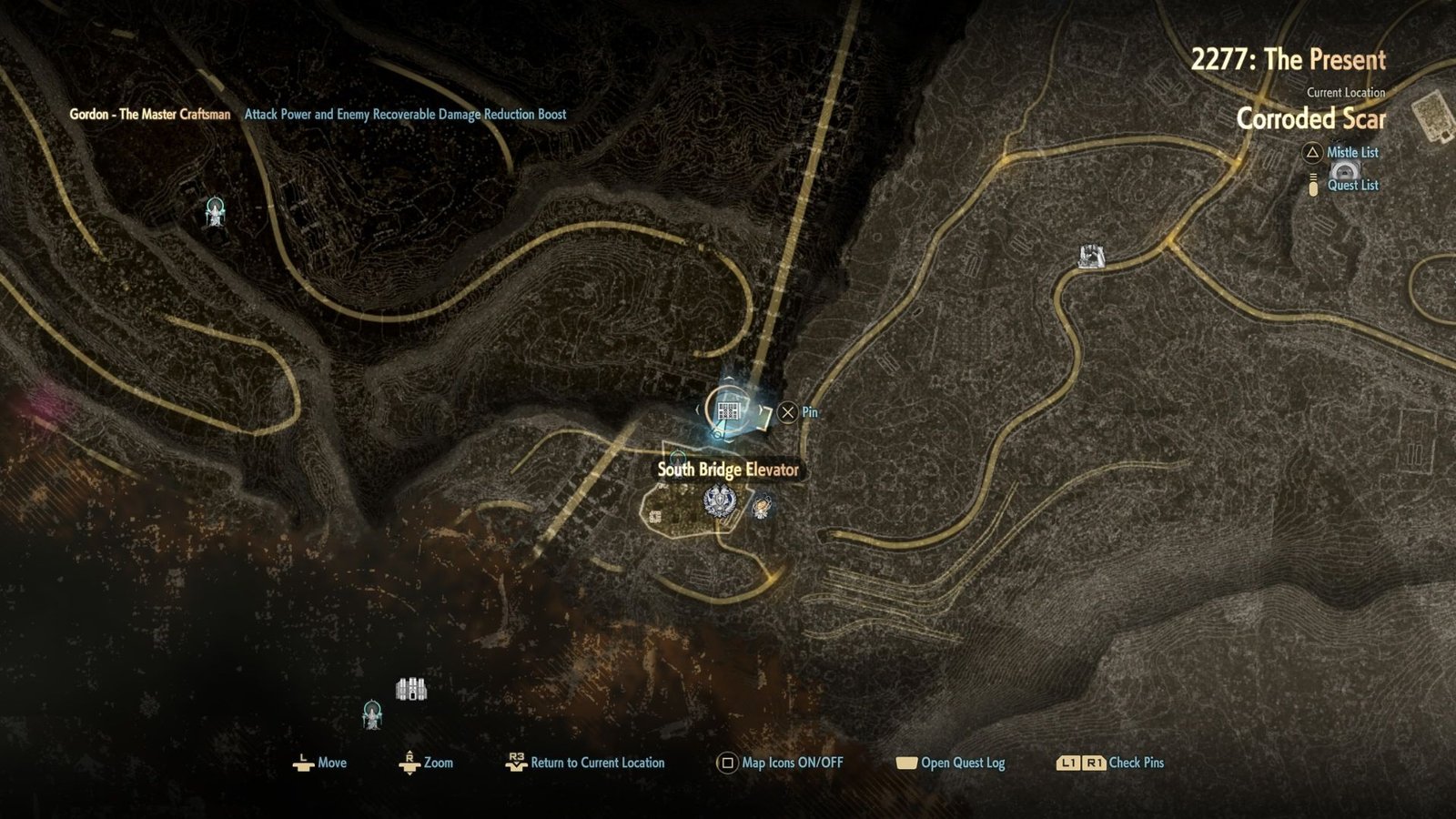The height and width of the screenshot is (819, 1456).
Task: Click the left chevron to cycle markers
Action: point(698,409)
